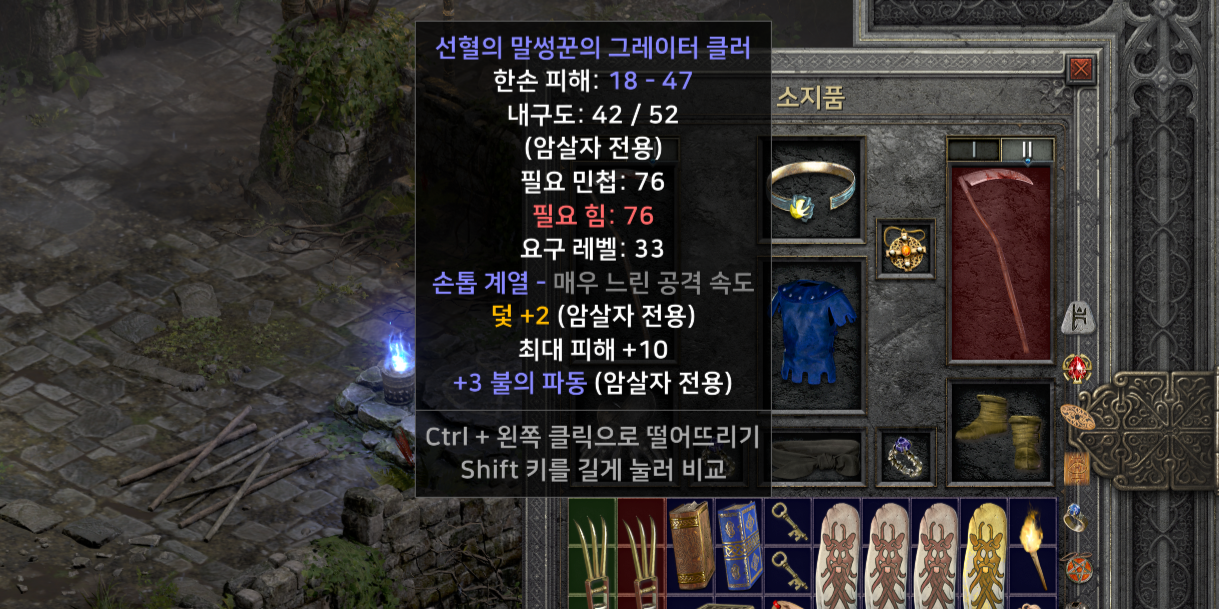
Task: Open the brown tome in inventory
Action: click(x=690, y=546)
